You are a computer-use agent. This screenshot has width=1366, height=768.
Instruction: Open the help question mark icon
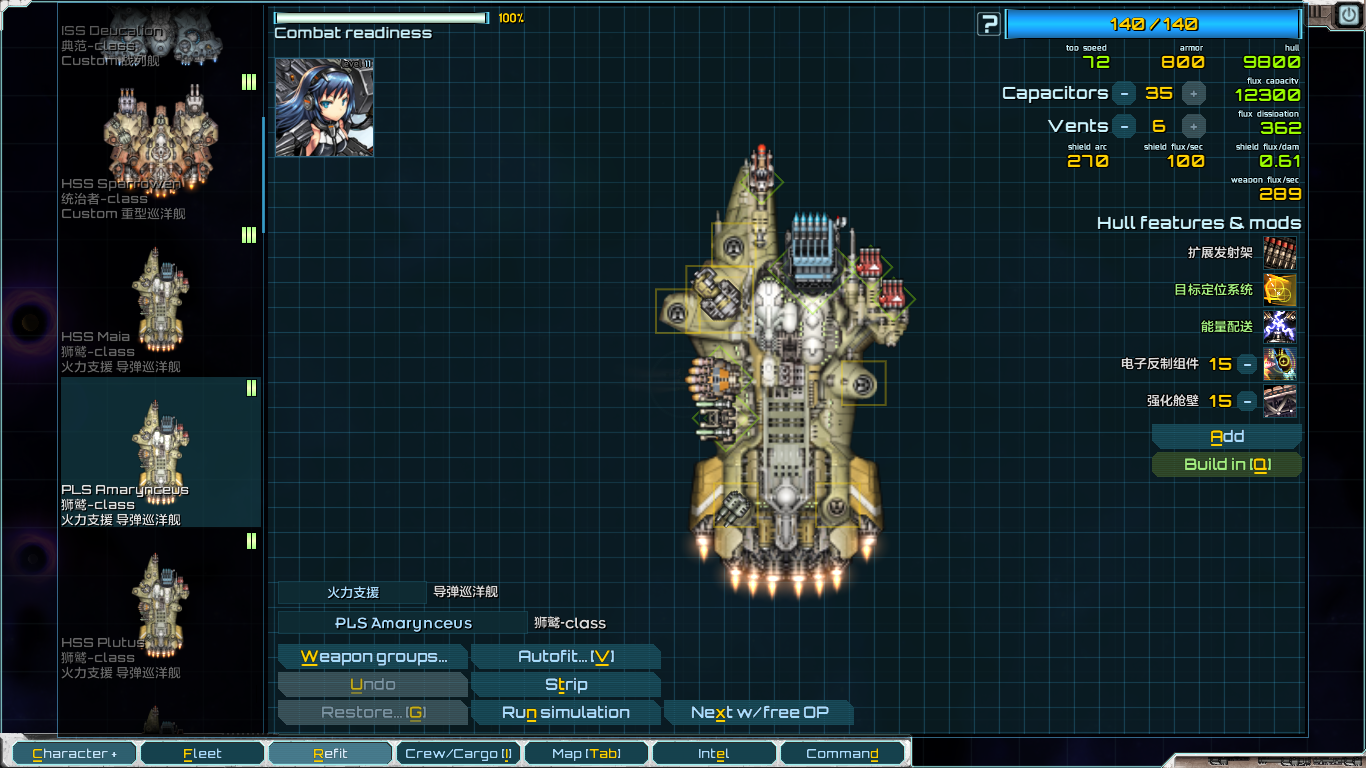pos(988,23)
